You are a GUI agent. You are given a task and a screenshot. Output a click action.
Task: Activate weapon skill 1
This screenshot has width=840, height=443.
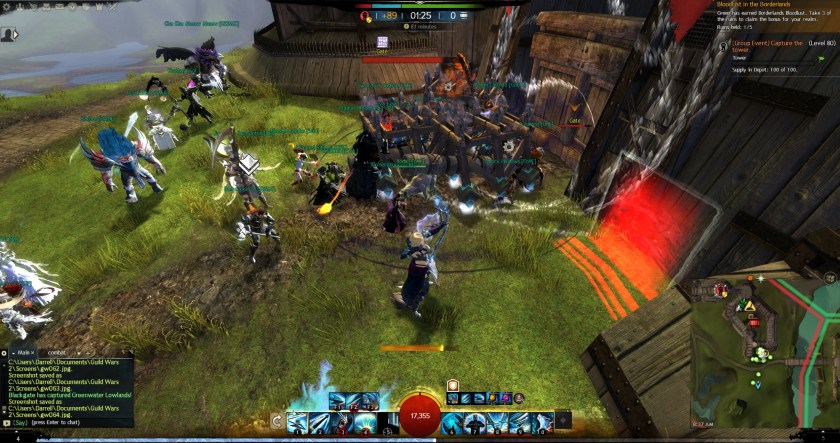pos(299,423)
